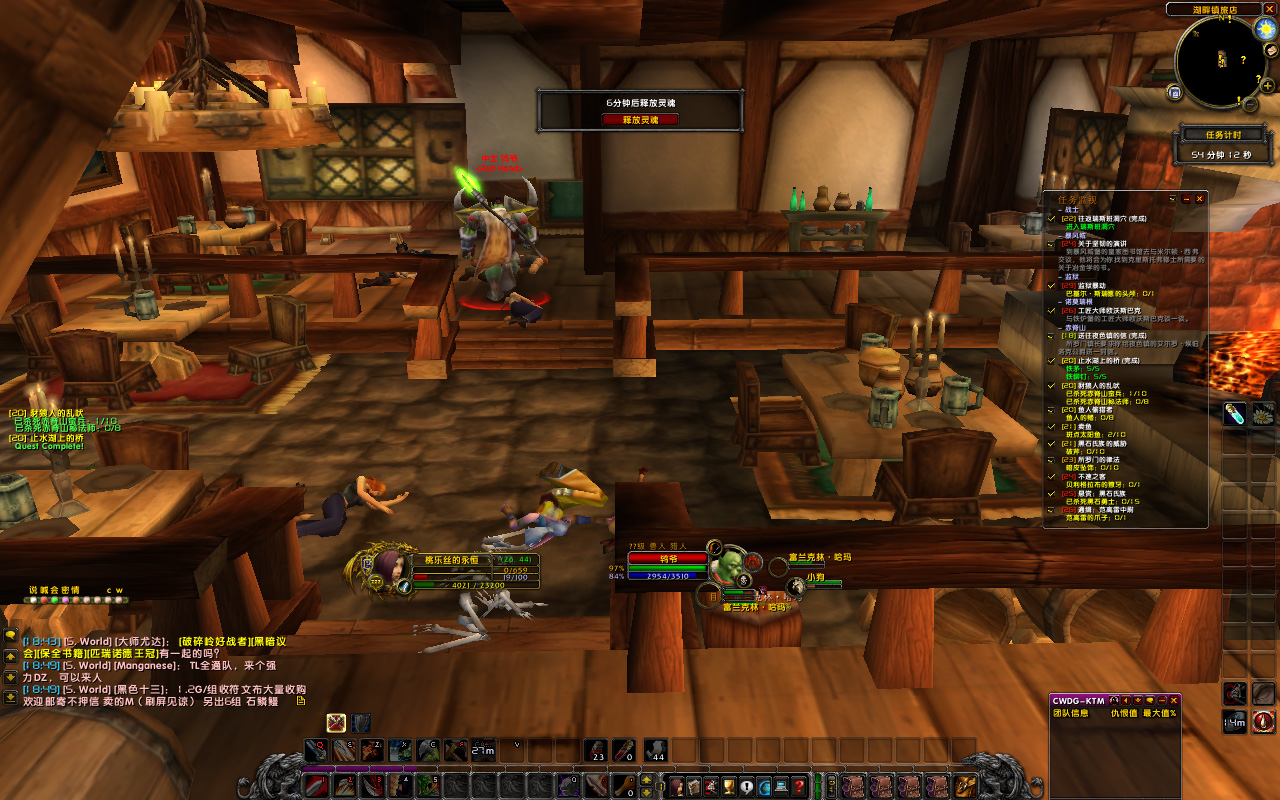This screenshot has height=800, width=1280.
Task: Open the red question mark help button
Action: pos(799,786)
